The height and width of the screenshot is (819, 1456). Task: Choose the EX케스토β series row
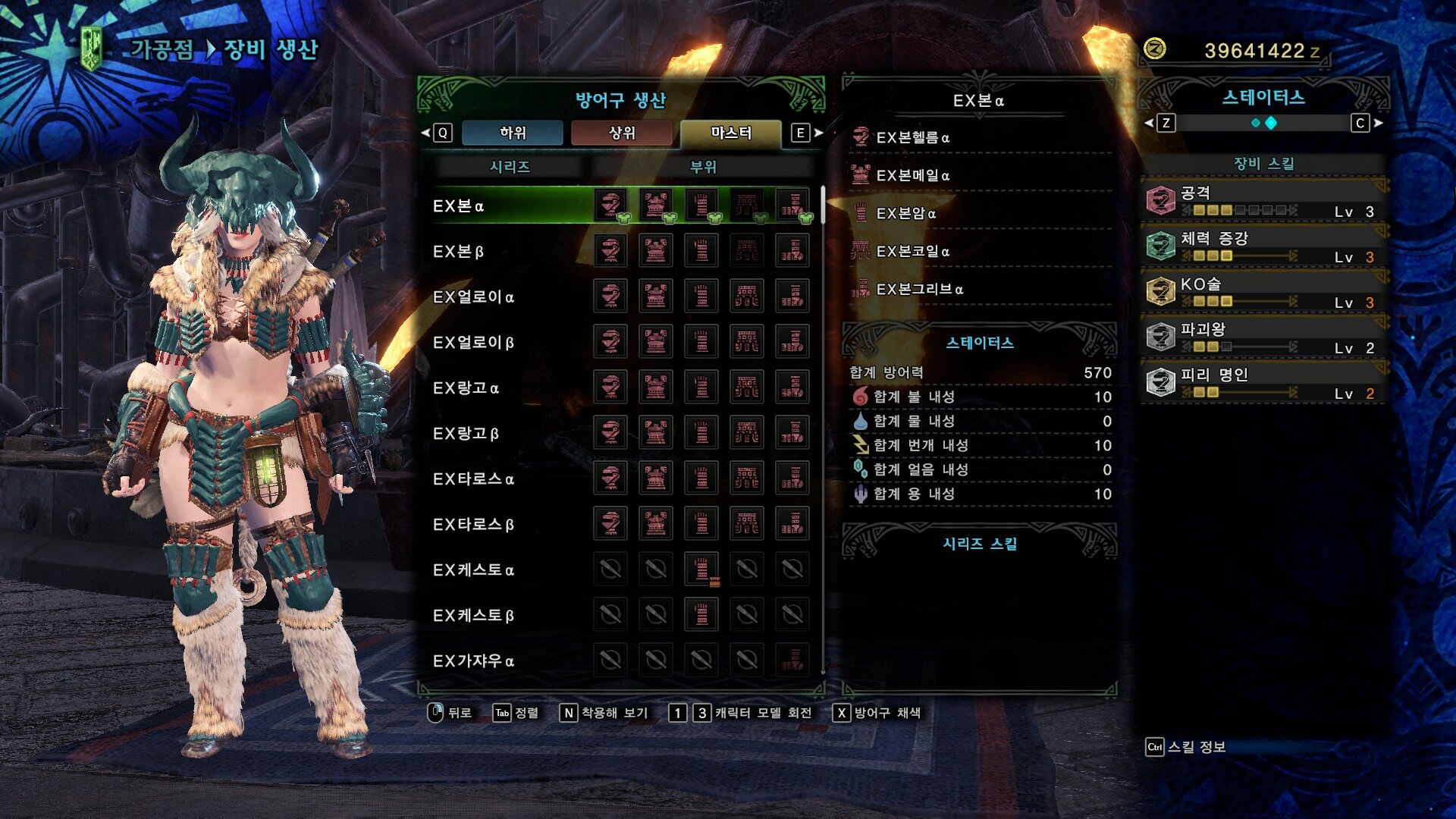click(x=473, y=616)
